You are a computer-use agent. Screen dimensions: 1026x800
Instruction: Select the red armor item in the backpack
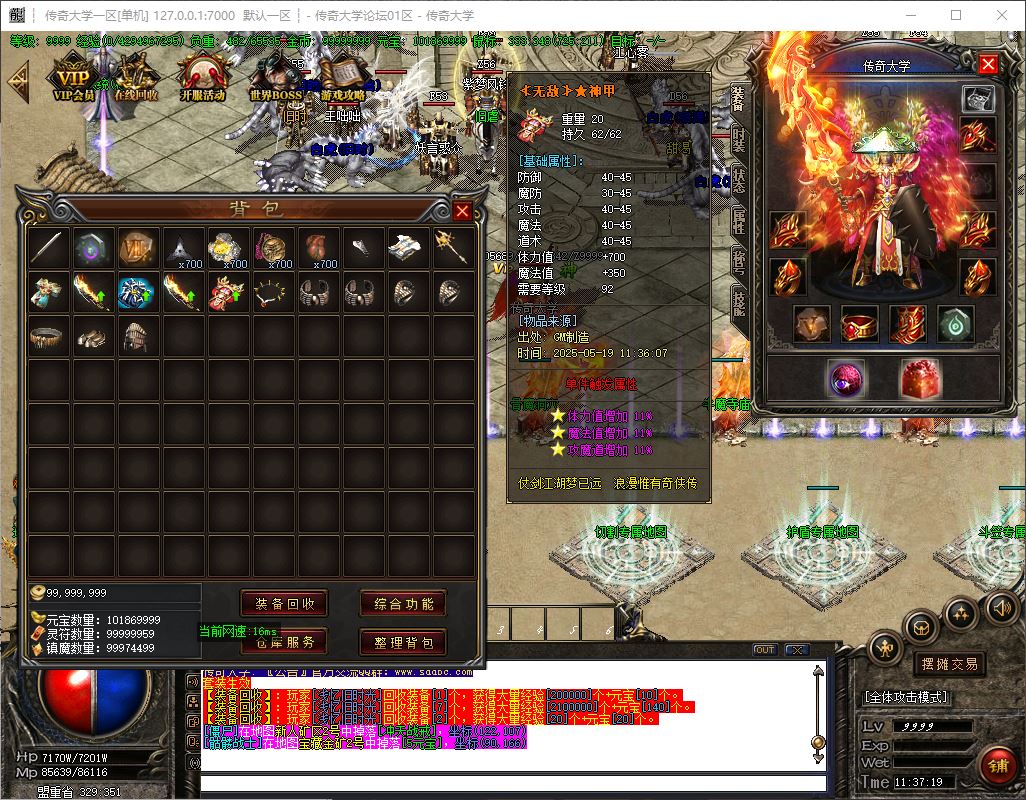click(x=228, y=293)
